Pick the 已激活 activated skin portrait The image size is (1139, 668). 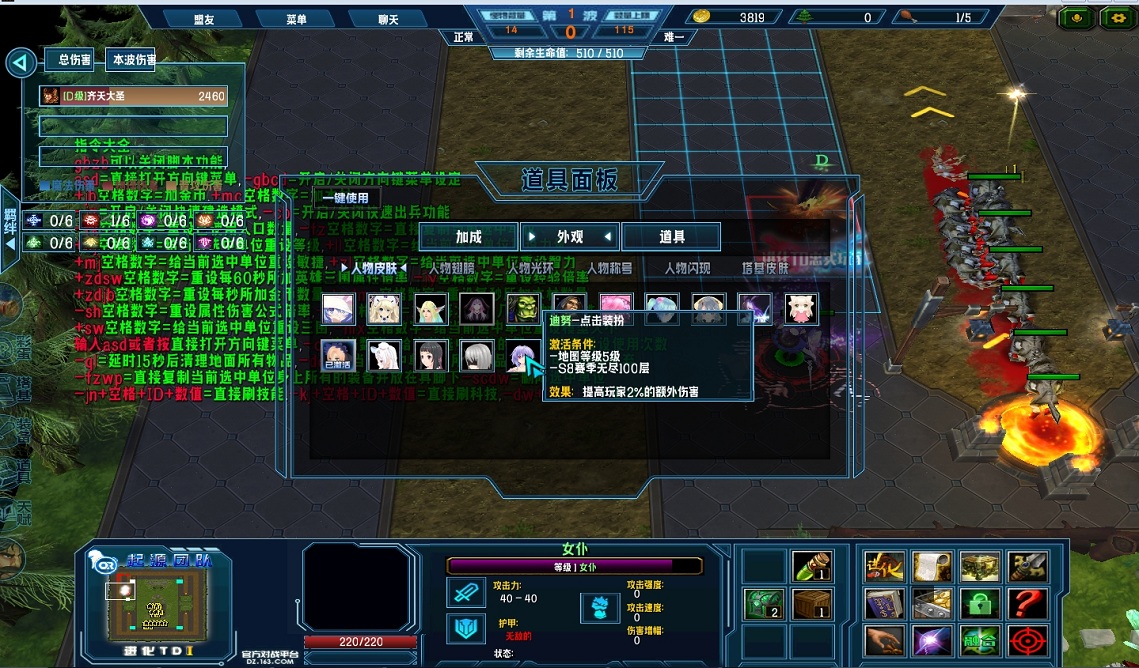click(337, 354)
